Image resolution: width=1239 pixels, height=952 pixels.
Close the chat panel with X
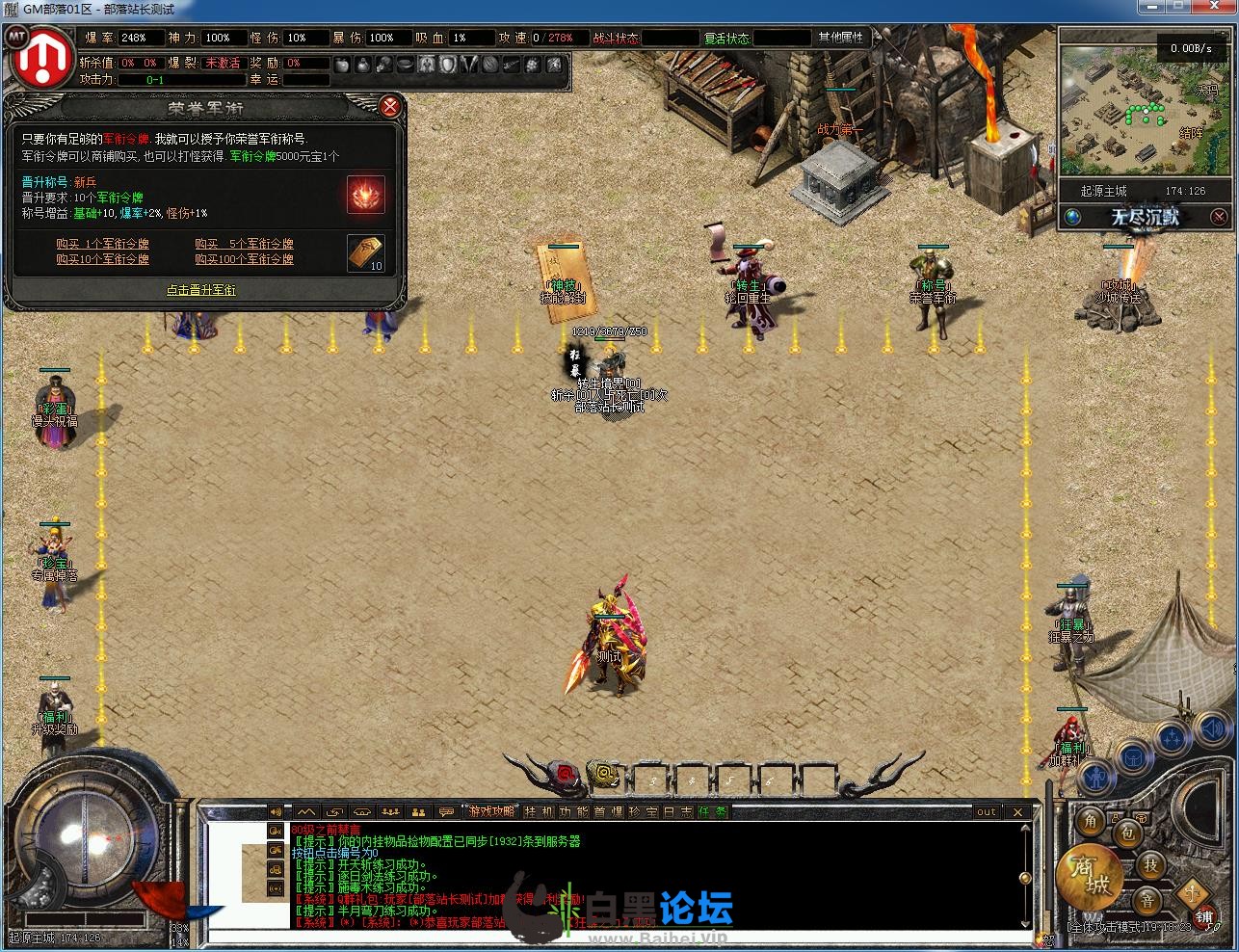[x=1018, y=812]
